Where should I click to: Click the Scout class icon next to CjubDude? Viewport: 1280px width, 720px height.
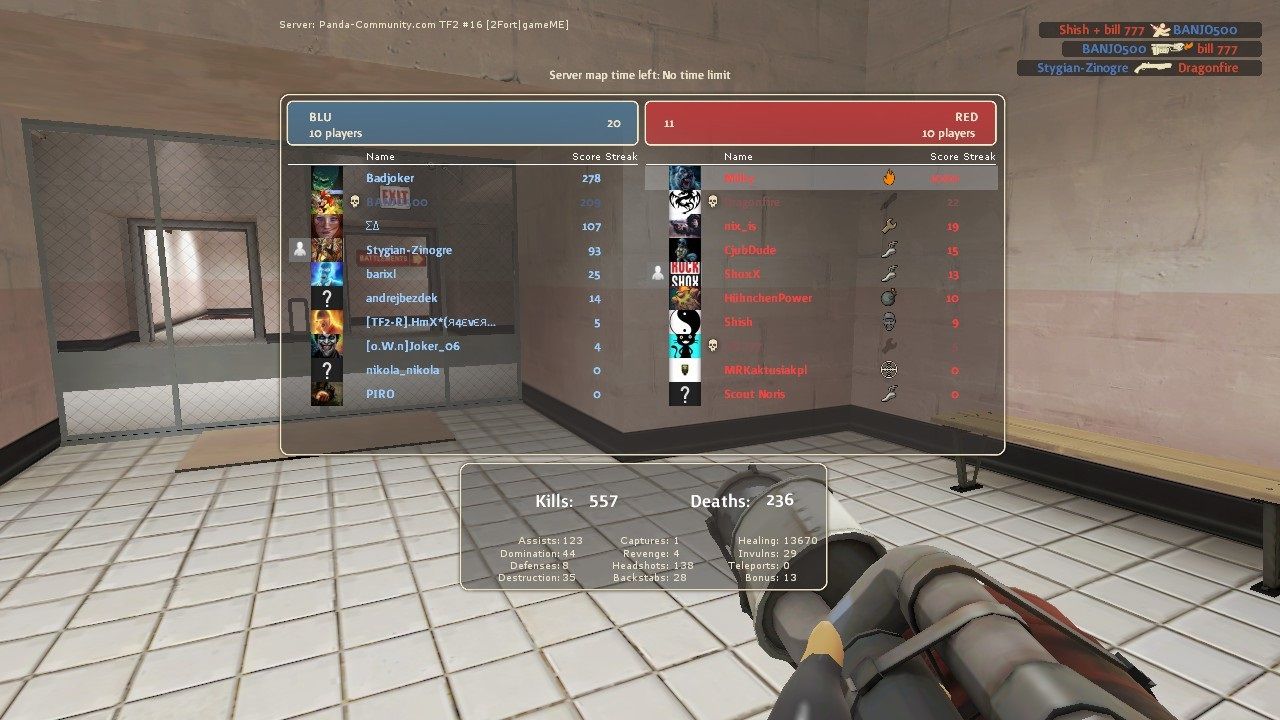(888, 250)
